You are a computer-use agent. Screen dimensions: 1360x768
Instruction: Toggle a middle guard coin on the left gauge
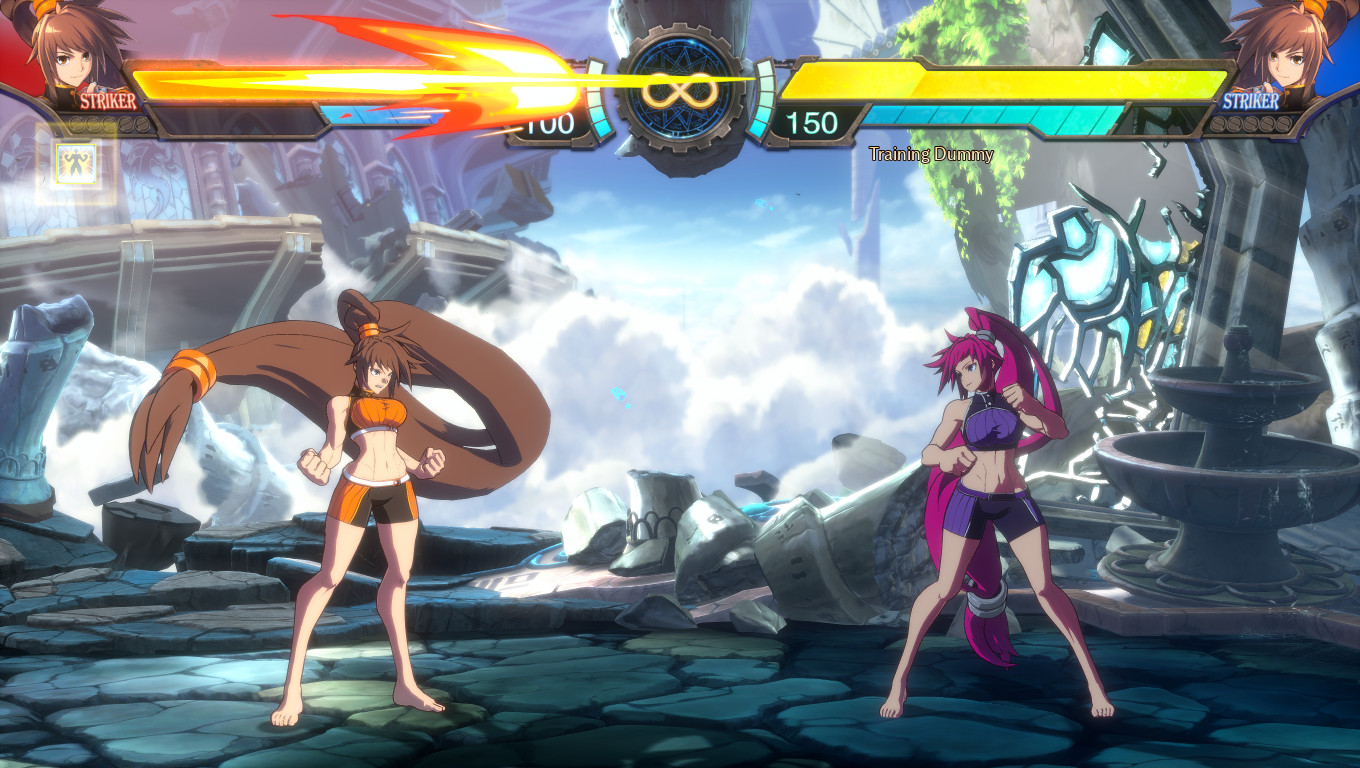(x=108, y=124)
